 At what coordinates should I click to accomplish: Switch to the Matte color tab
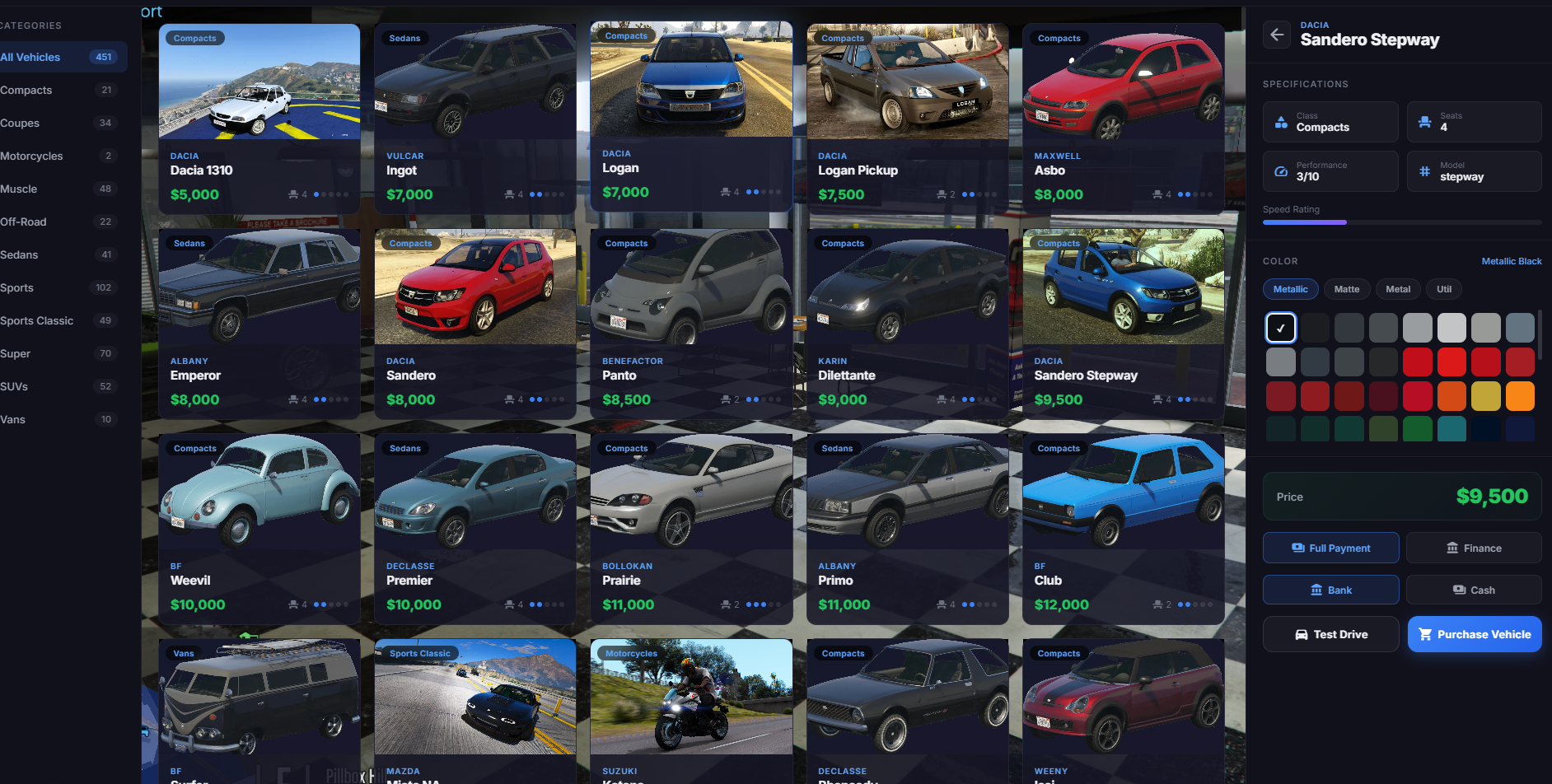coord(1346,289)
